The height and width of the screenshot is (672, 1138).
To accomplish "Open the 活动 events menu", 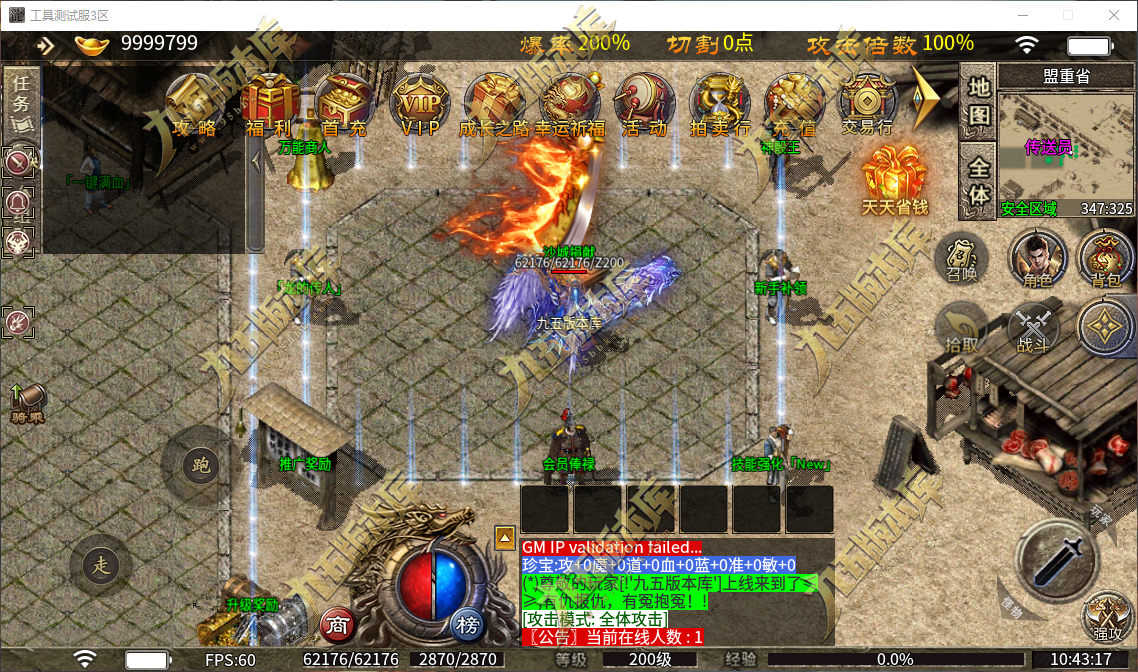I will pyautogui.click(x=645, y=105).
